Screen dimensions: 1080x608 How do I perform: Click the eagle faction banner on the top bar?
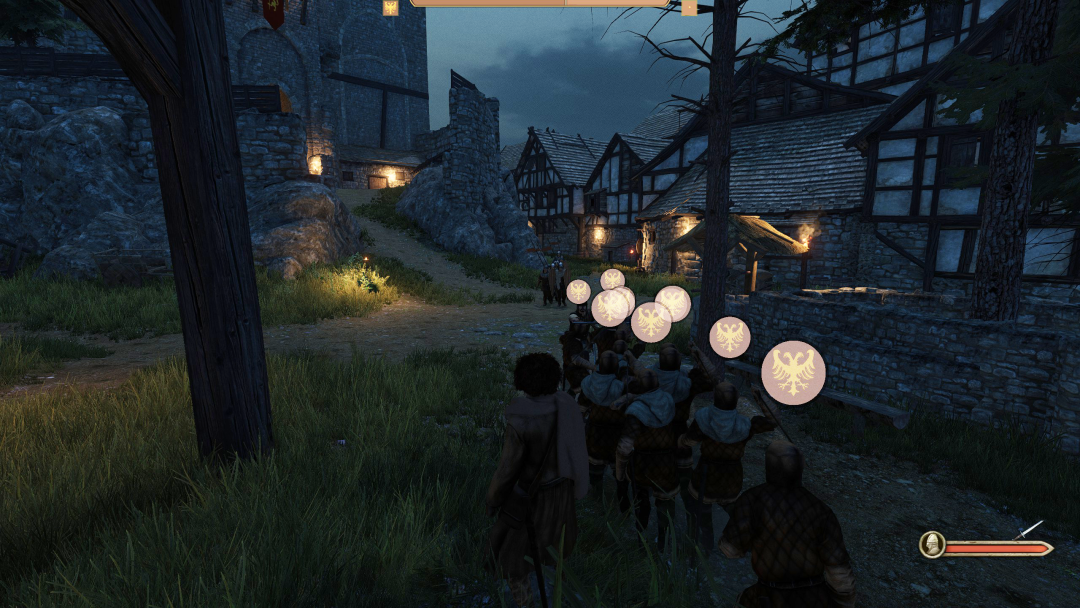point(390,7)
